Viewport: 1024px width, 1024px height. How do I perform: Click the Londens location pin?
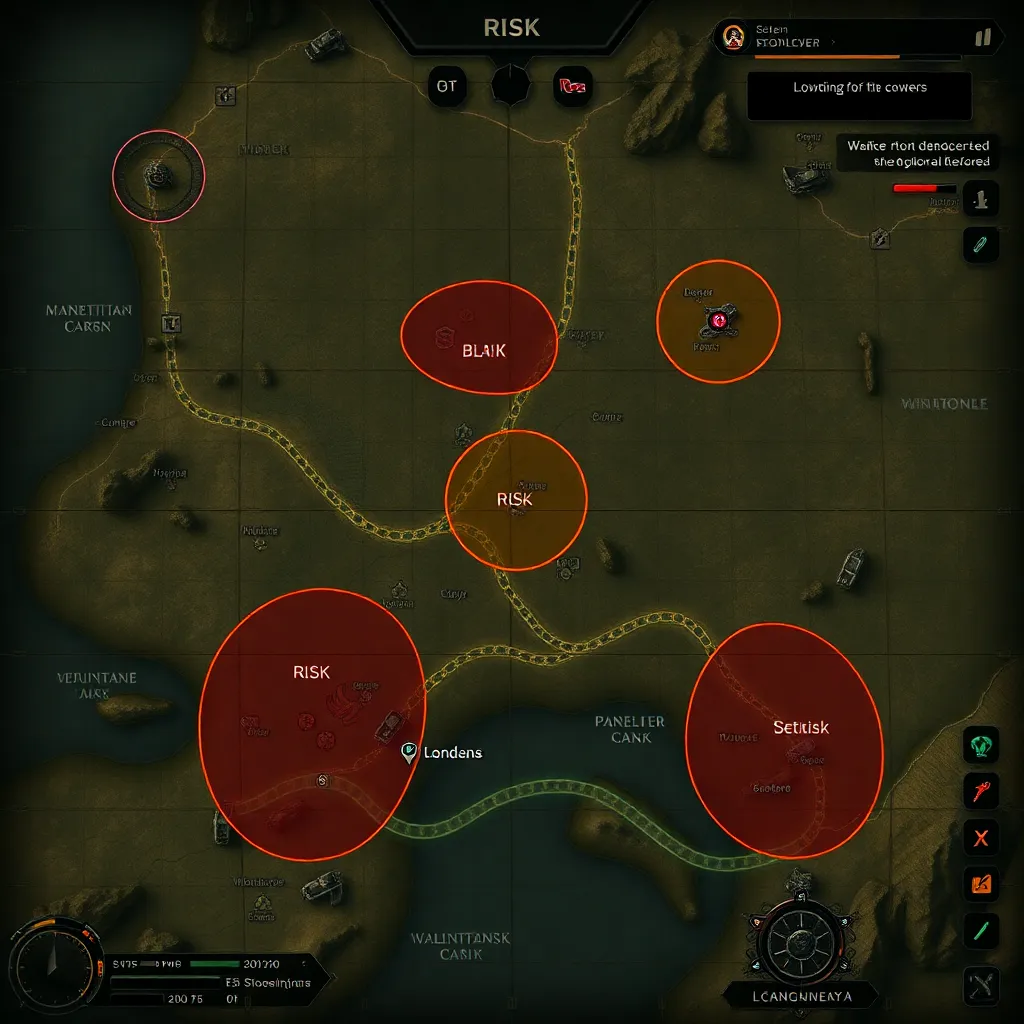click(x=408, y=752)
